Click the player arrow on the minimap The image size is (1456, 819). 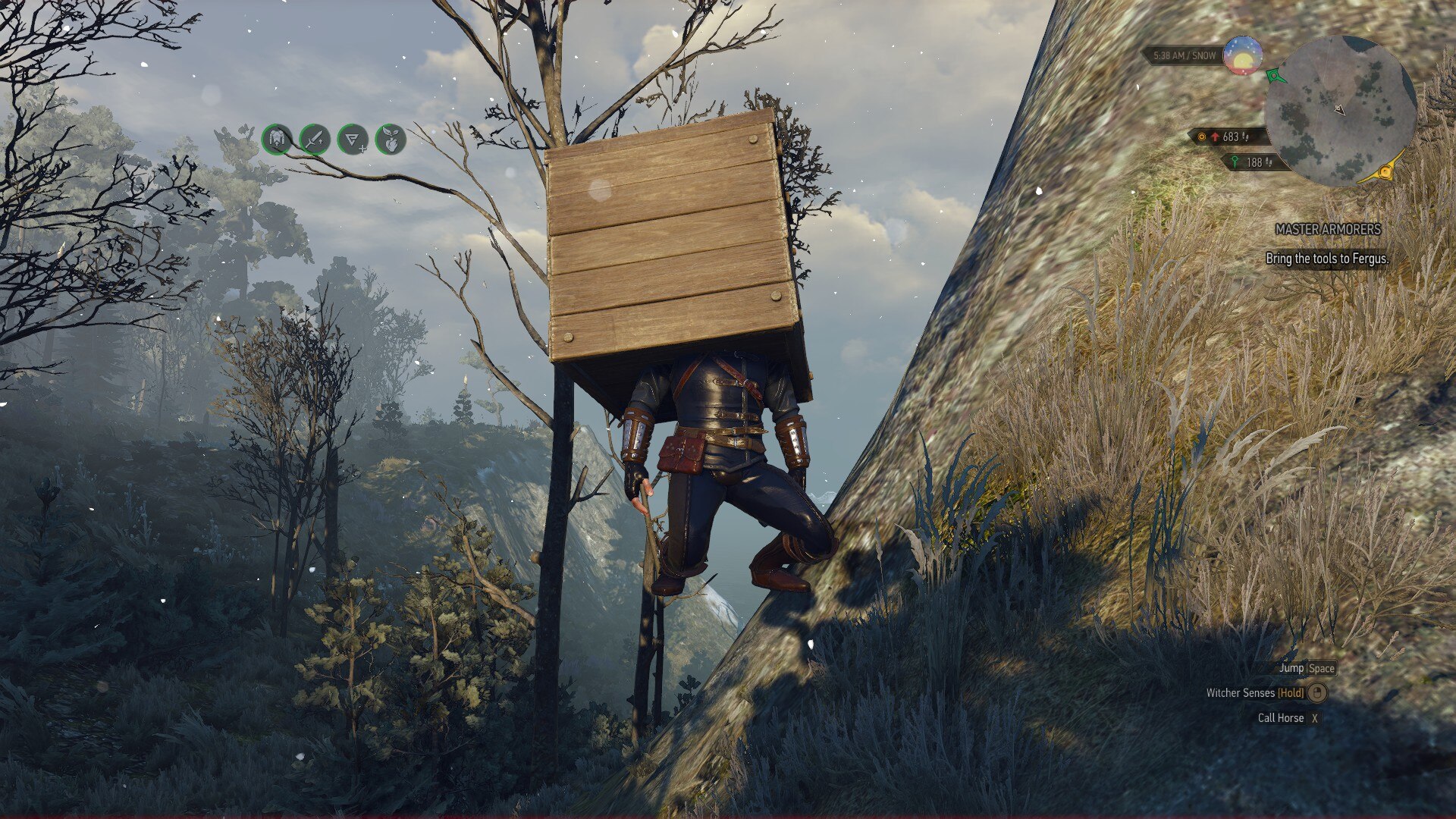(x=1340, y=110)
